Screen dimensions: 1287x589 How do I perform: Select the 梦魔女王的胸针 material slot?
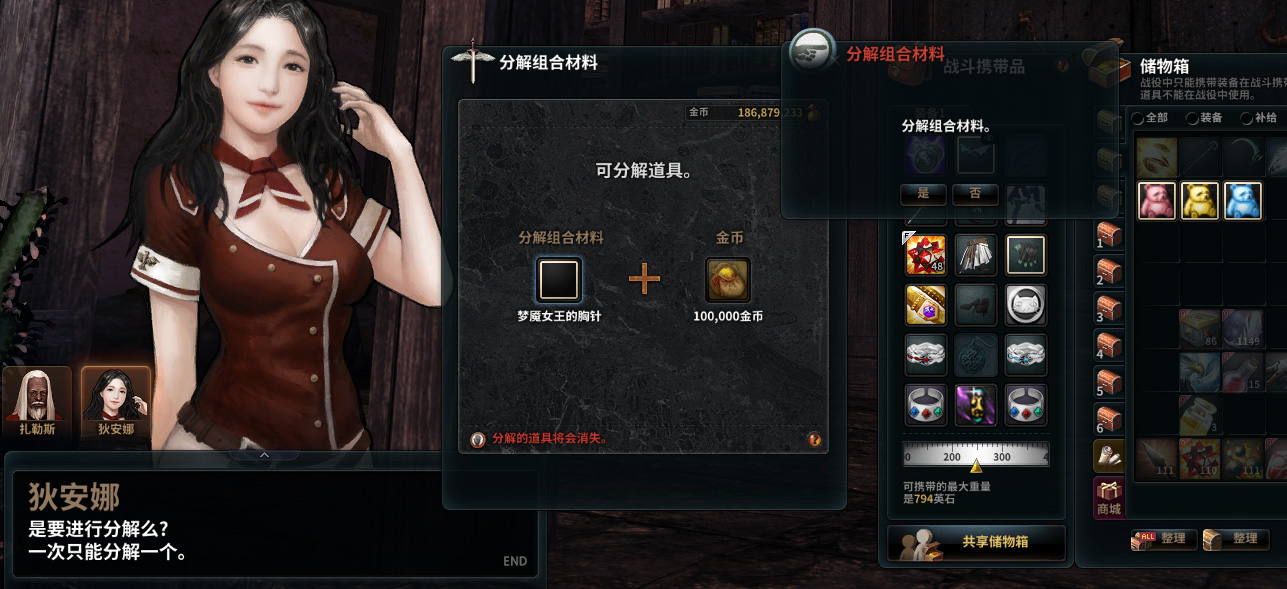tap(559, 280)
